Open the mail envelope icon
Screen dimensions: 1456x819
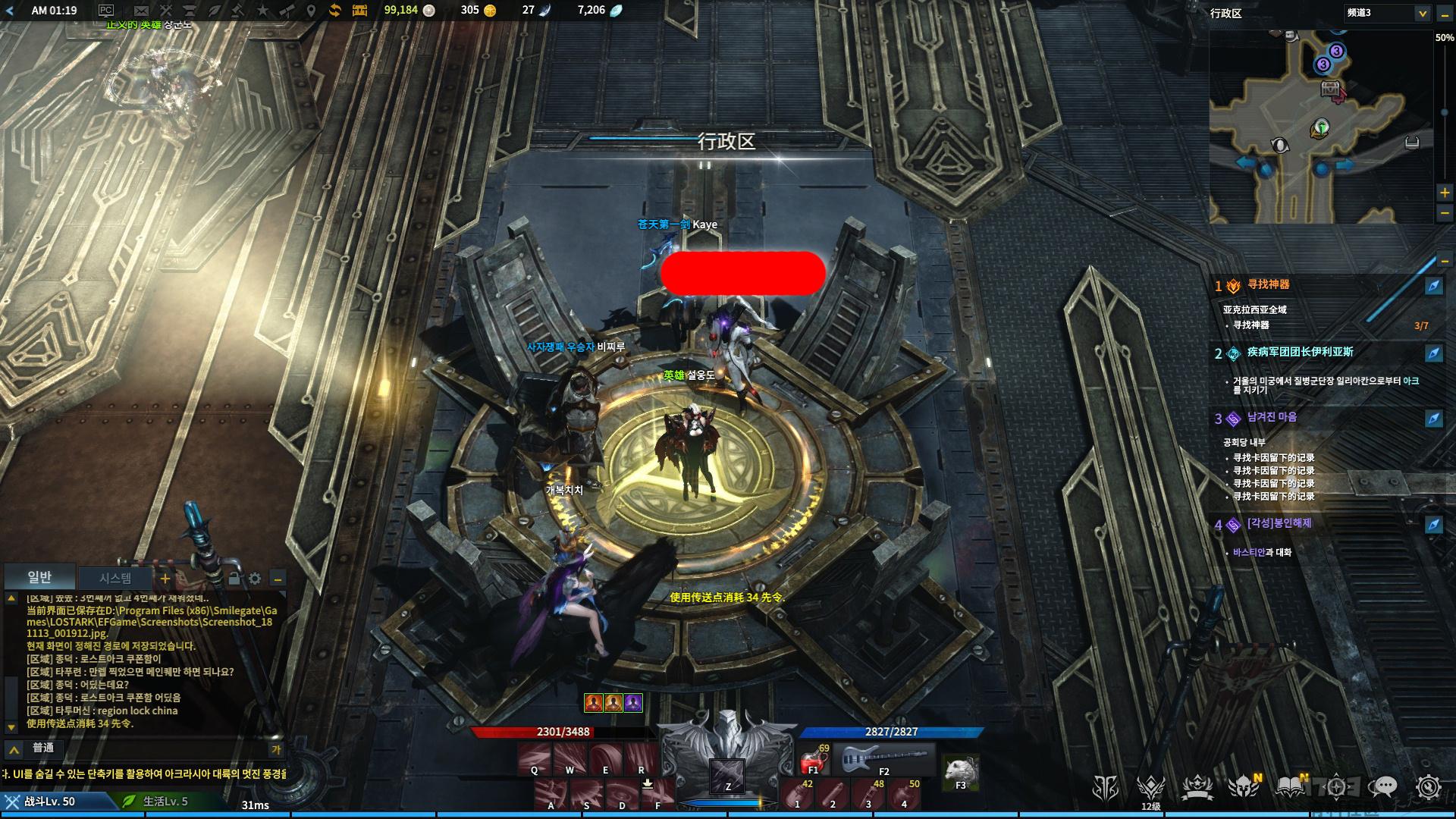pos(141,11)
